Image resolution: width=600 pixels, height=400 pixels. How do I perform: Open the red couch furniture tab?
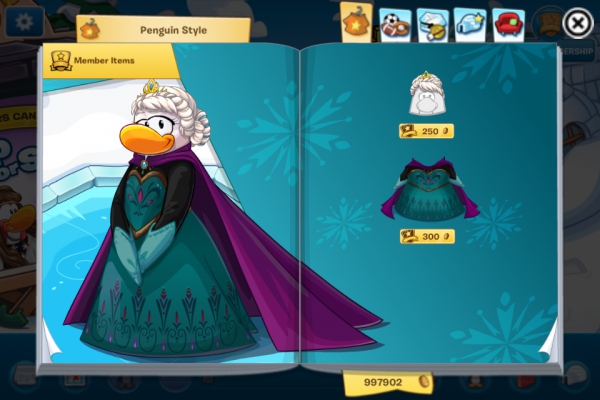tap(508, 23)
